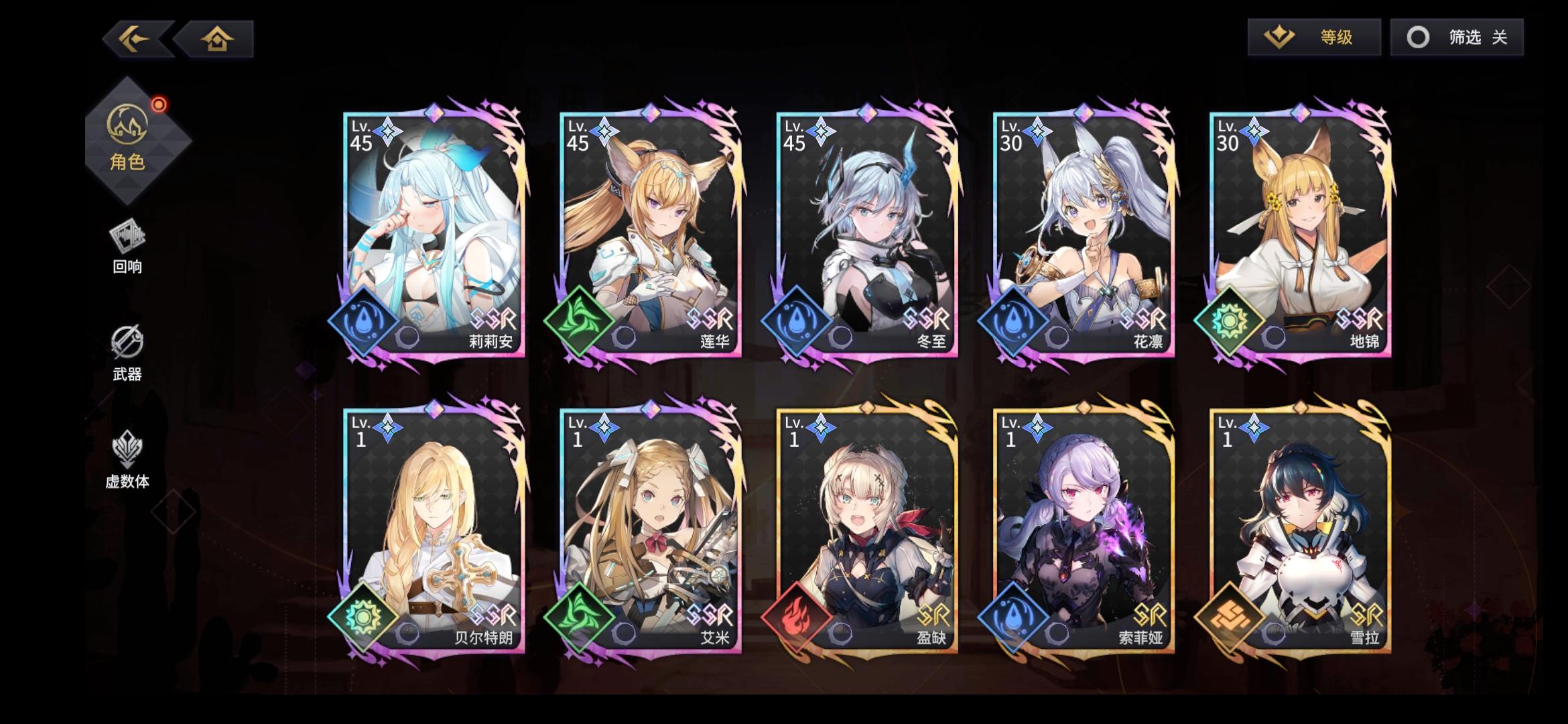Go back using the back arrow
1568x724 pixels.
coord(134,39)
